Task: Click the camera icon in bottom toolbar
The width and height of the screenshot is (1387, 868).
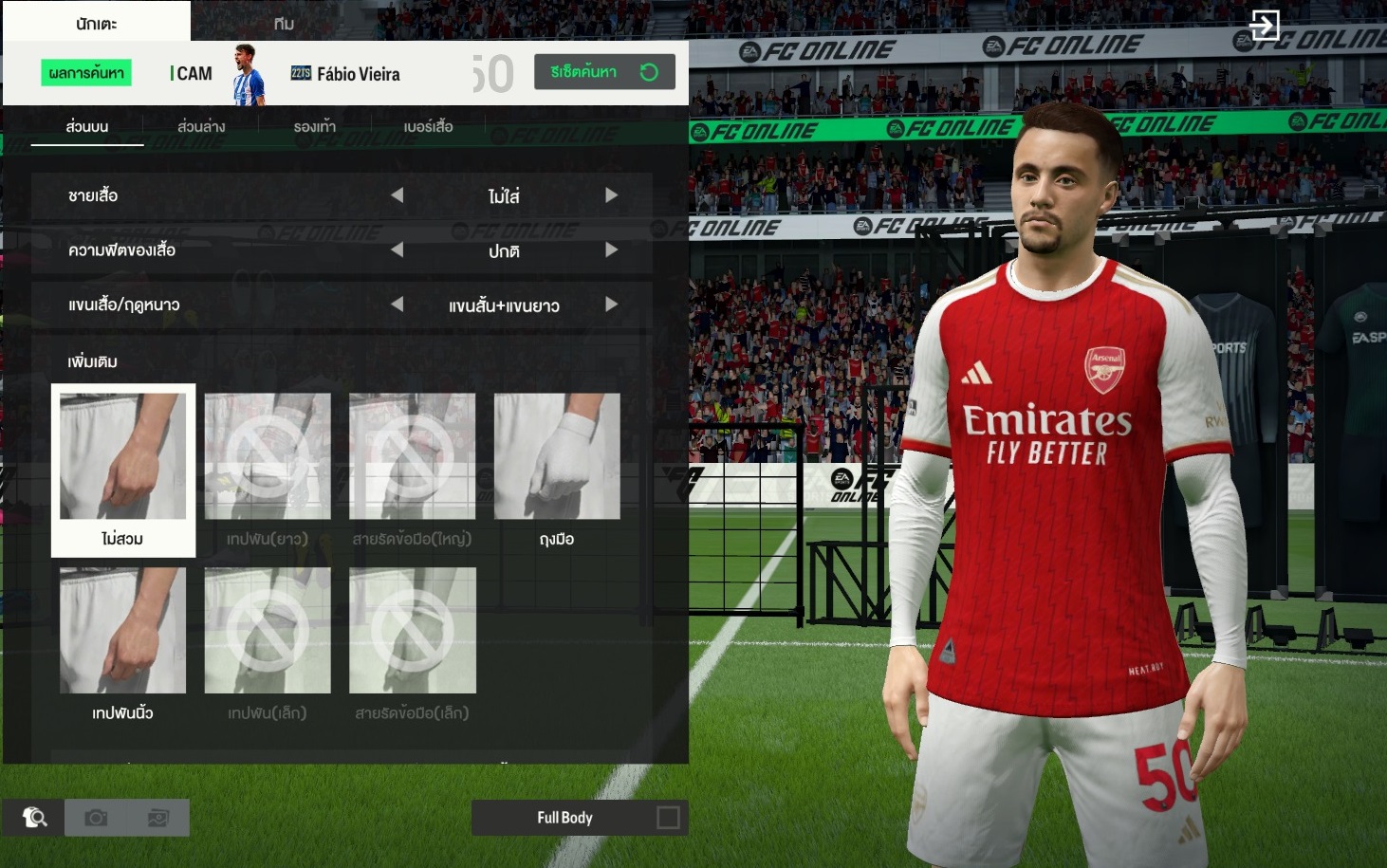Action: [96, 818]
